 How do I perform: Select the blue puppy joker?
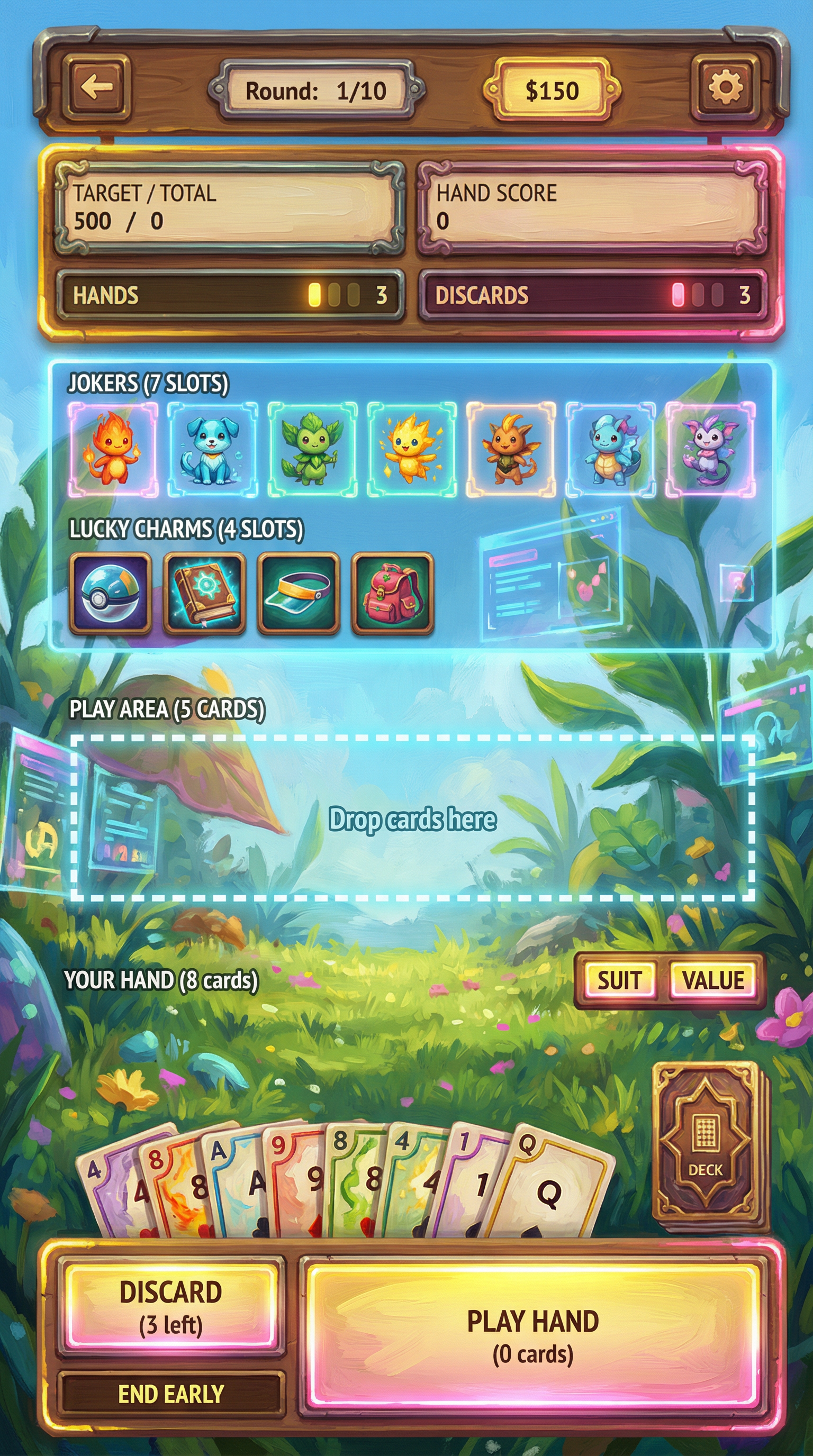[213, 449]
